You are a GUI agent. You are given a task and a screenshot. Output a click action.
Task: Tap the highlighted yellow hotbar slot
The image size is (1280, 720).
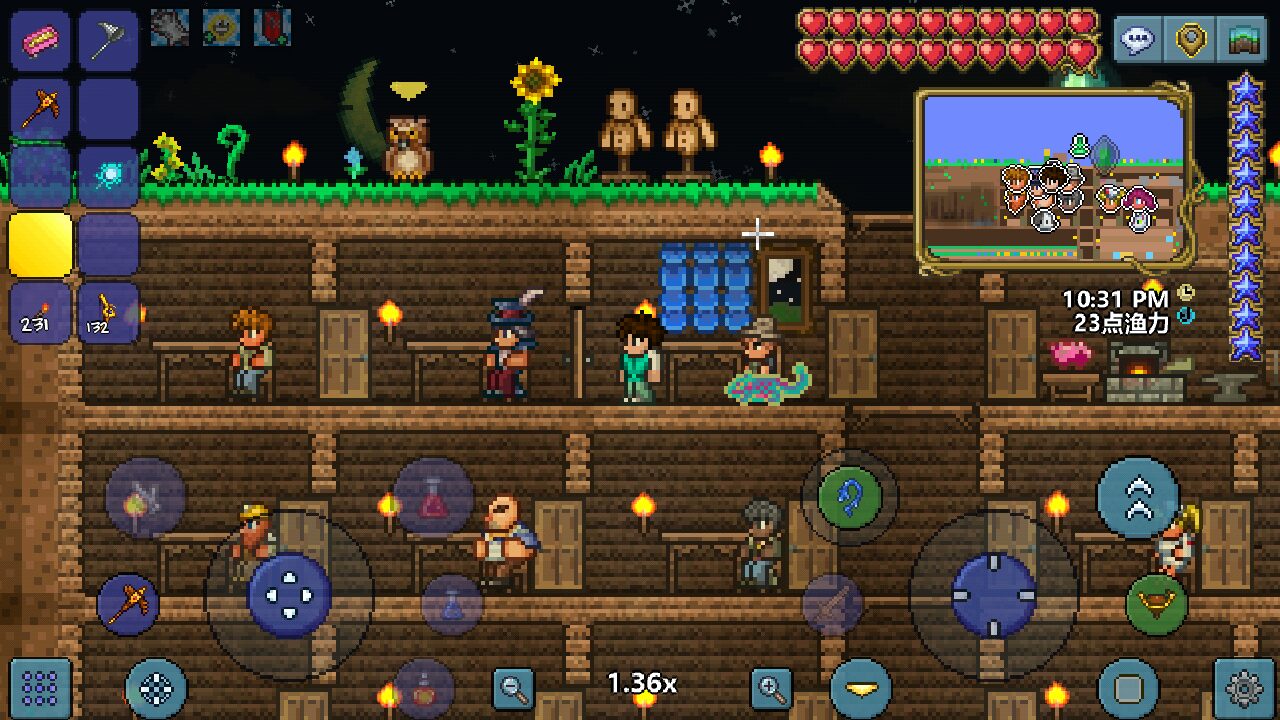(x=40, y=244)
